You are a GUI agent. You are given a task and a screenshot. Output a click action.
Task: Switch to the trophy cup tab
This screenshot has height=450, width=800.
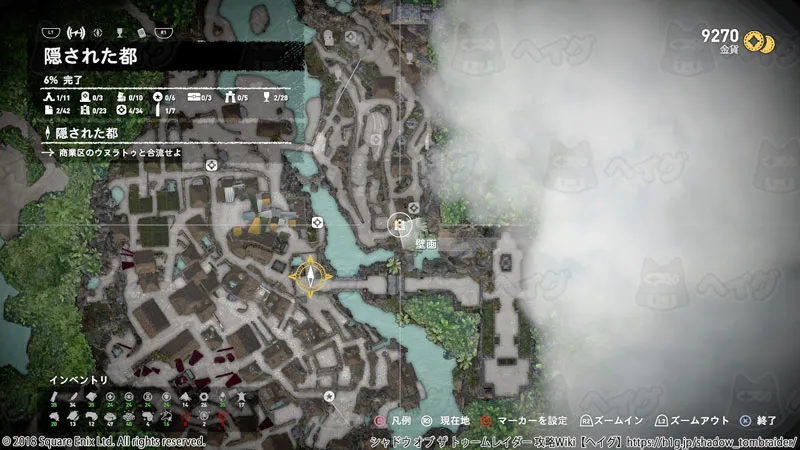118,32
